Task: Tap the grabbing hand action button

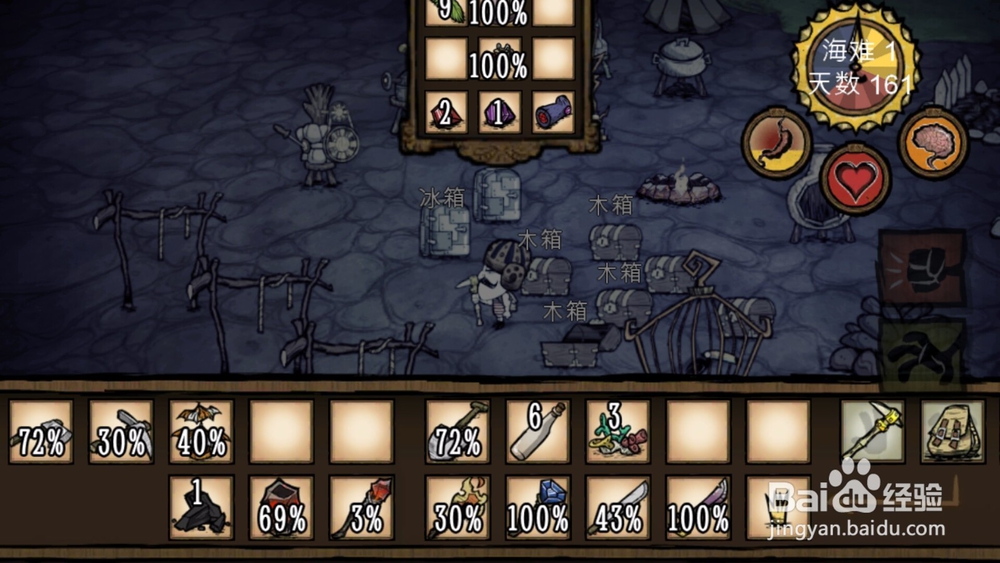Action: (921, 350)
